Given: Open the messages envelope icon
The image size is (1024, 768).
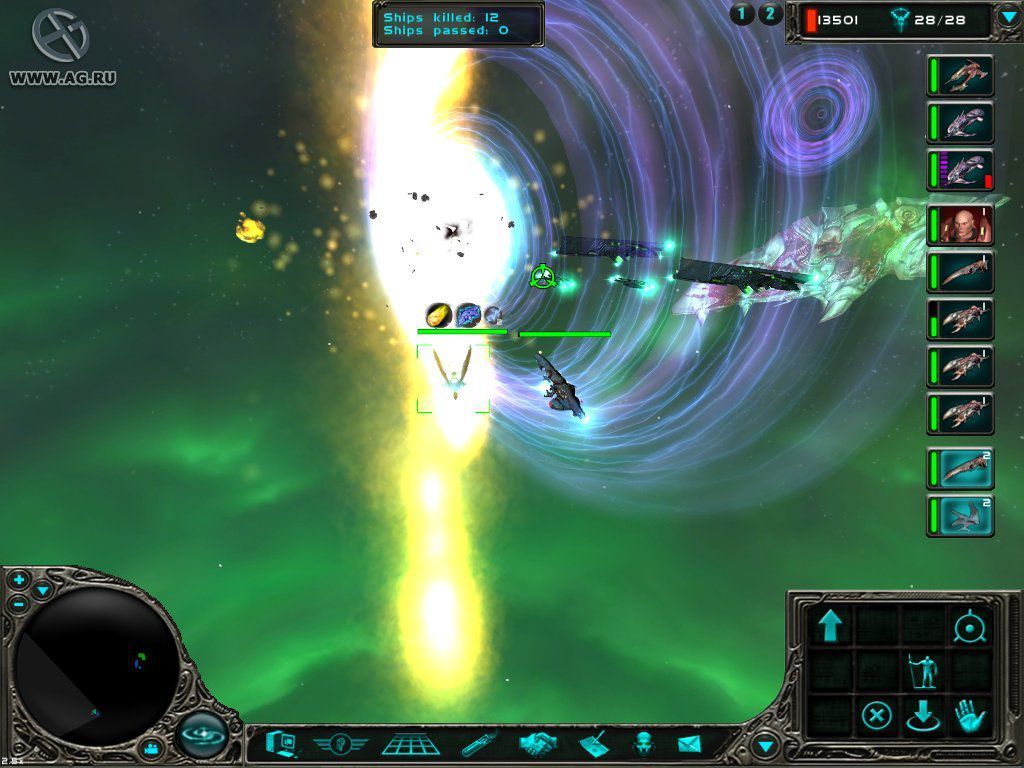Looking at the screenshot, I should [690, 744].
